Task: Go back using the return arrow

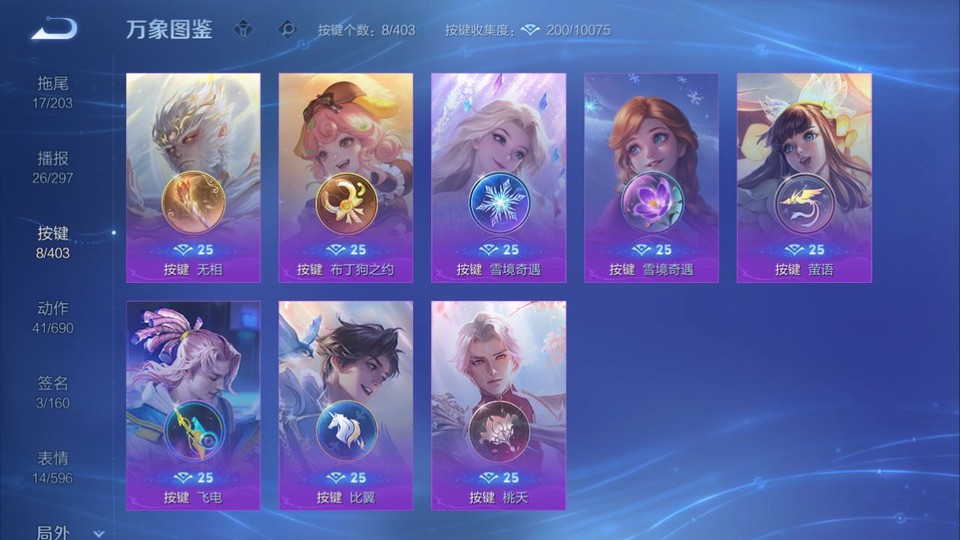Action: pos(53,28)
